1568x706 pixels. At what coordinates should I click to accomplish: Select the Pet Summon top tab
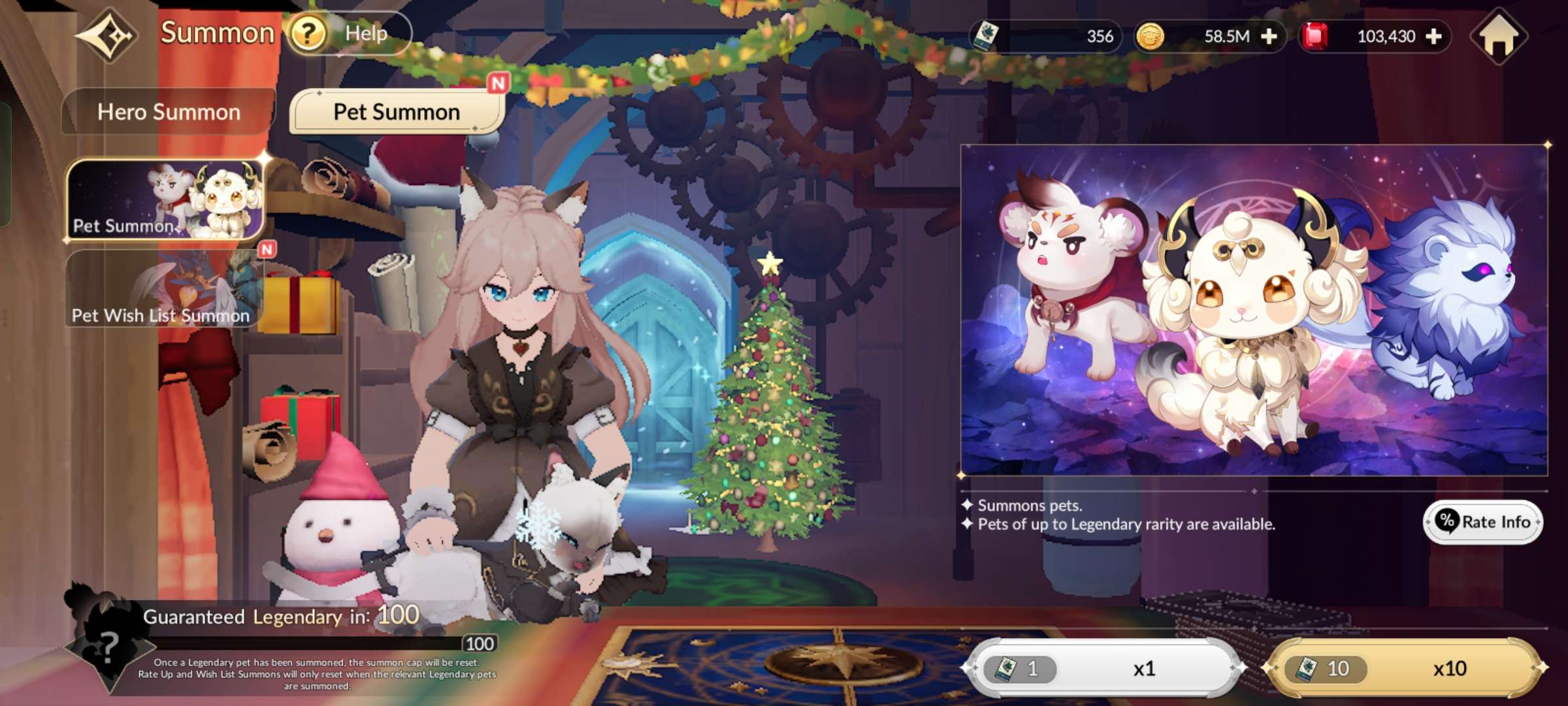coord(397,112)
